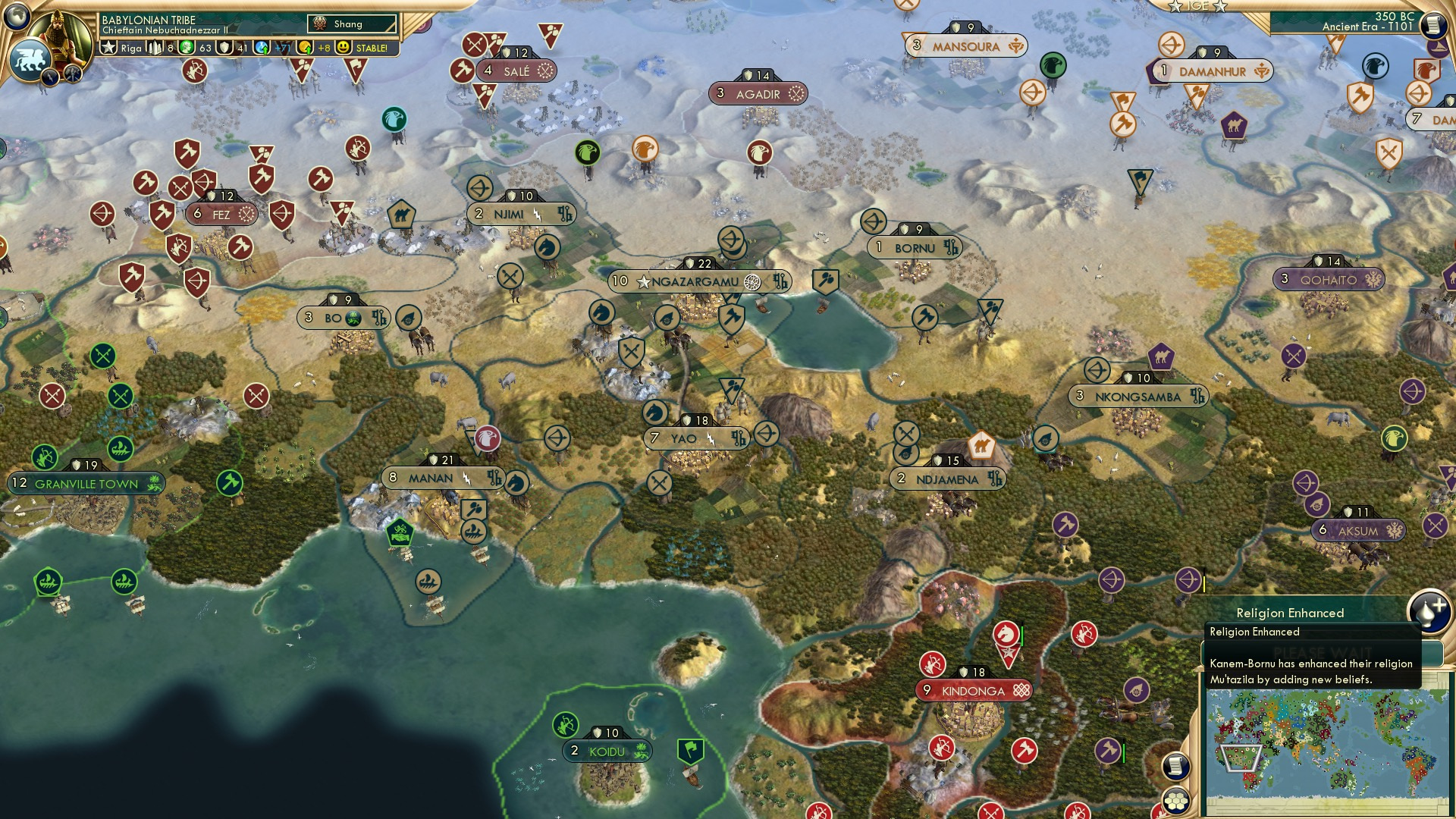Click the green health bar of the Kindonga knight
1456x819 pixels.
(1022, 635)
